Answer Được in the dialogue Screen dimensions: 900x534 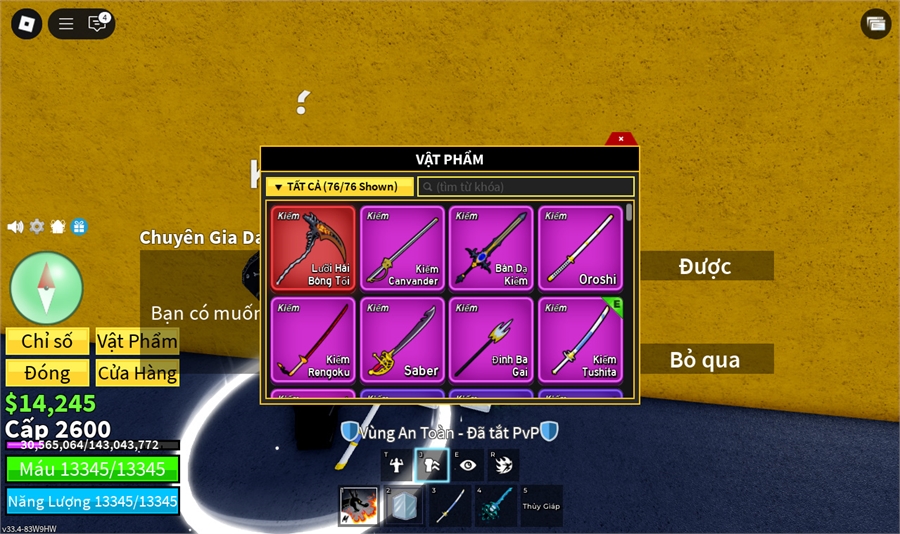click(705, 266)
